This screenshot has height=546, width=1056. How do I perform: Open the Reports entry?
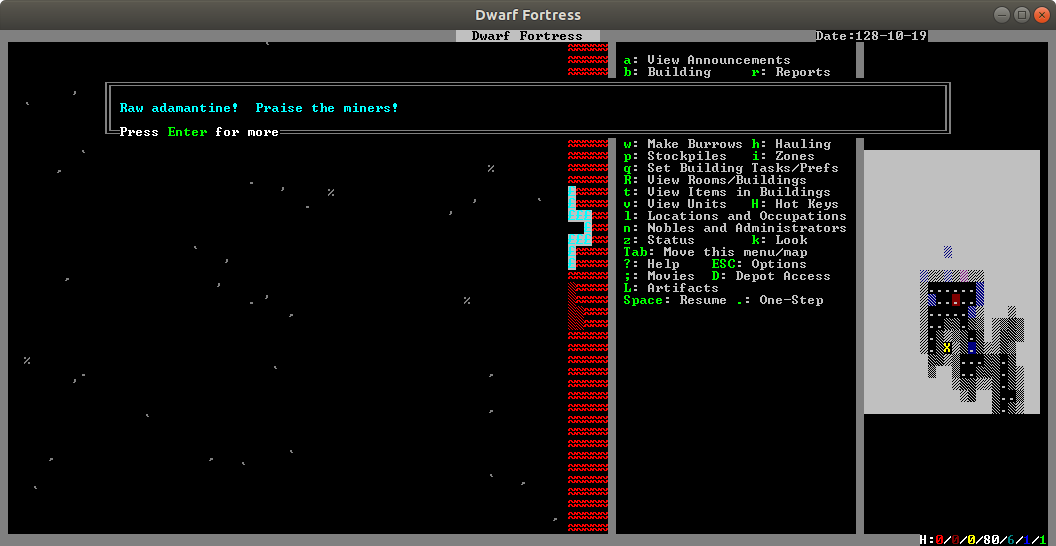pyautogui.click(x=802, y=72)
